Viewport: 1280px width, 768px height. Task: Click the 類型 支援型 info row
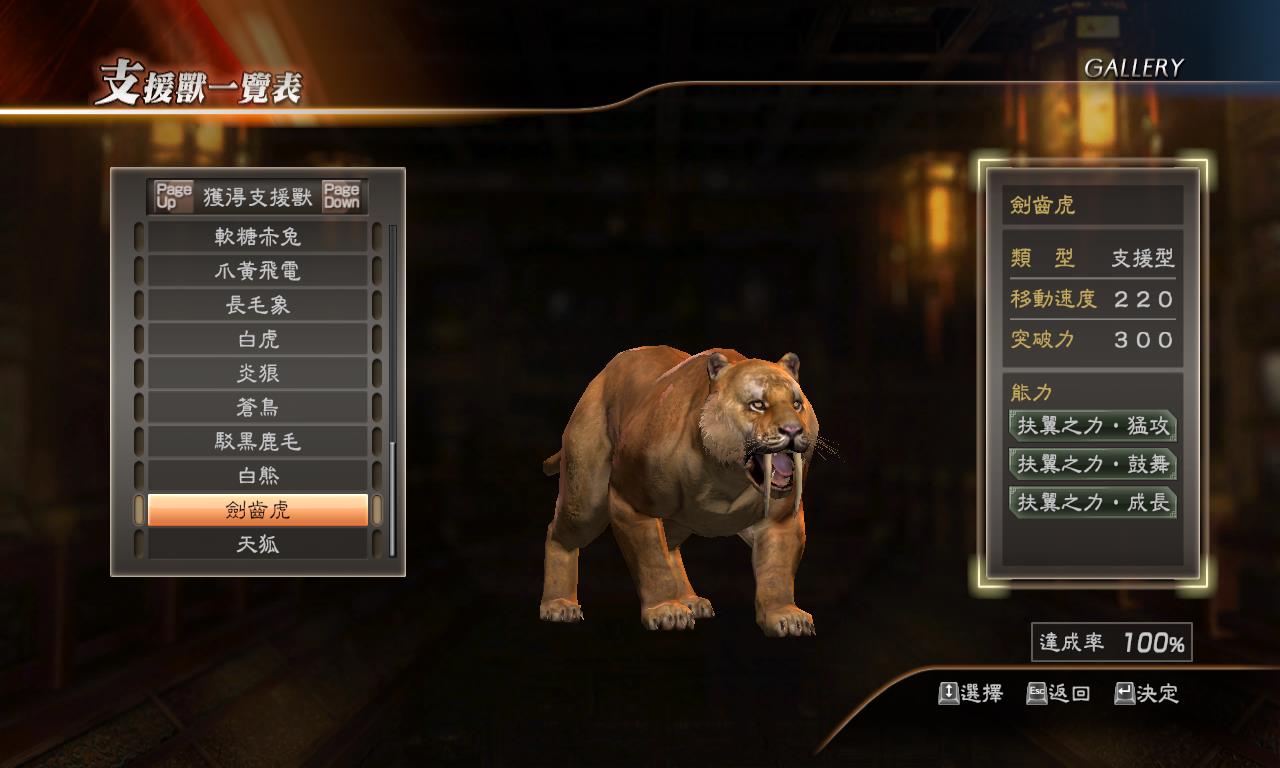tap(1092, 258)
